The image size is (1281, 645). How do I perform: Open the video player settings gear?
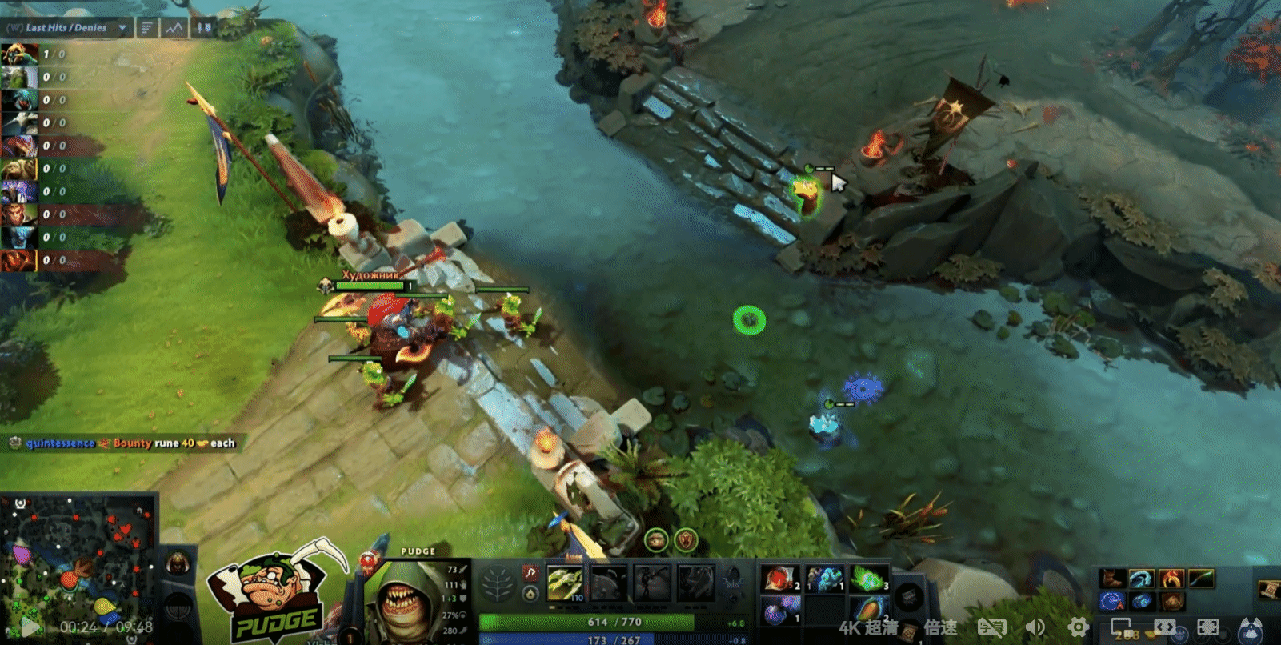[1078, 627]
